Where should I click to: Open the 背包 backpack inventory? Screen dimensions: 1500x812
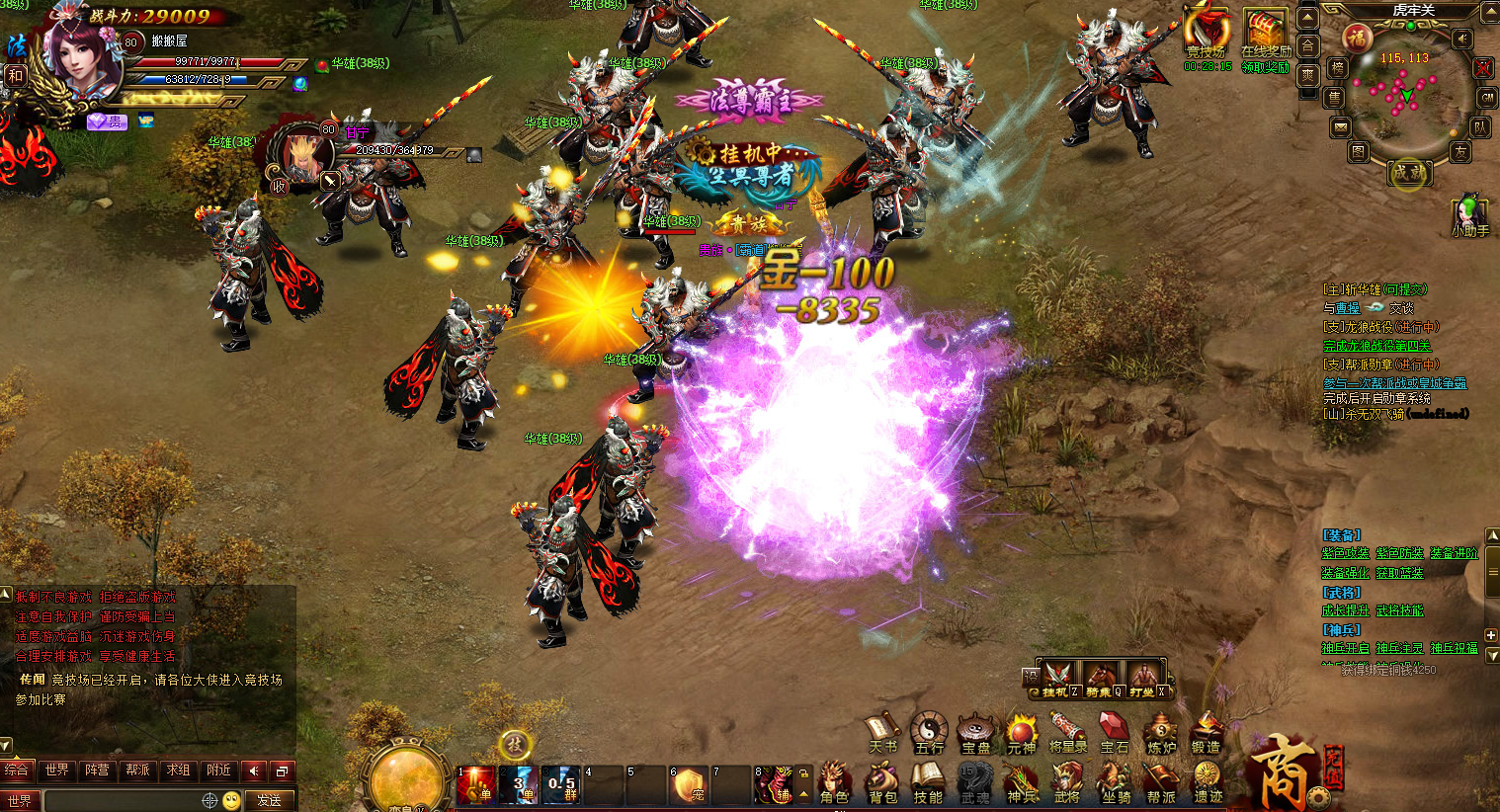881,781
